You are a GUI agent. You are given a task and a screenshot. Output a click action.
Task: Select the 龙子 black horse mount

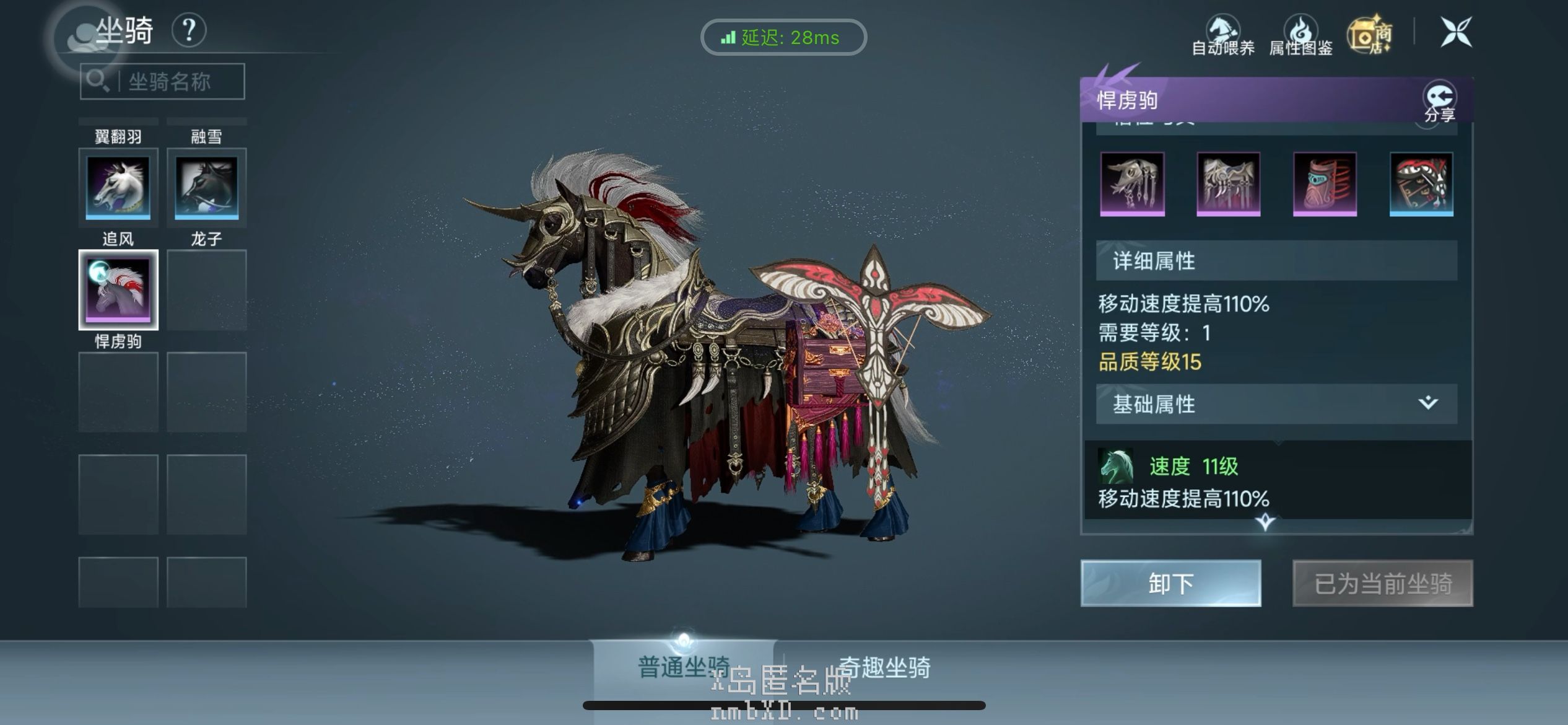[x=206, y=187]
